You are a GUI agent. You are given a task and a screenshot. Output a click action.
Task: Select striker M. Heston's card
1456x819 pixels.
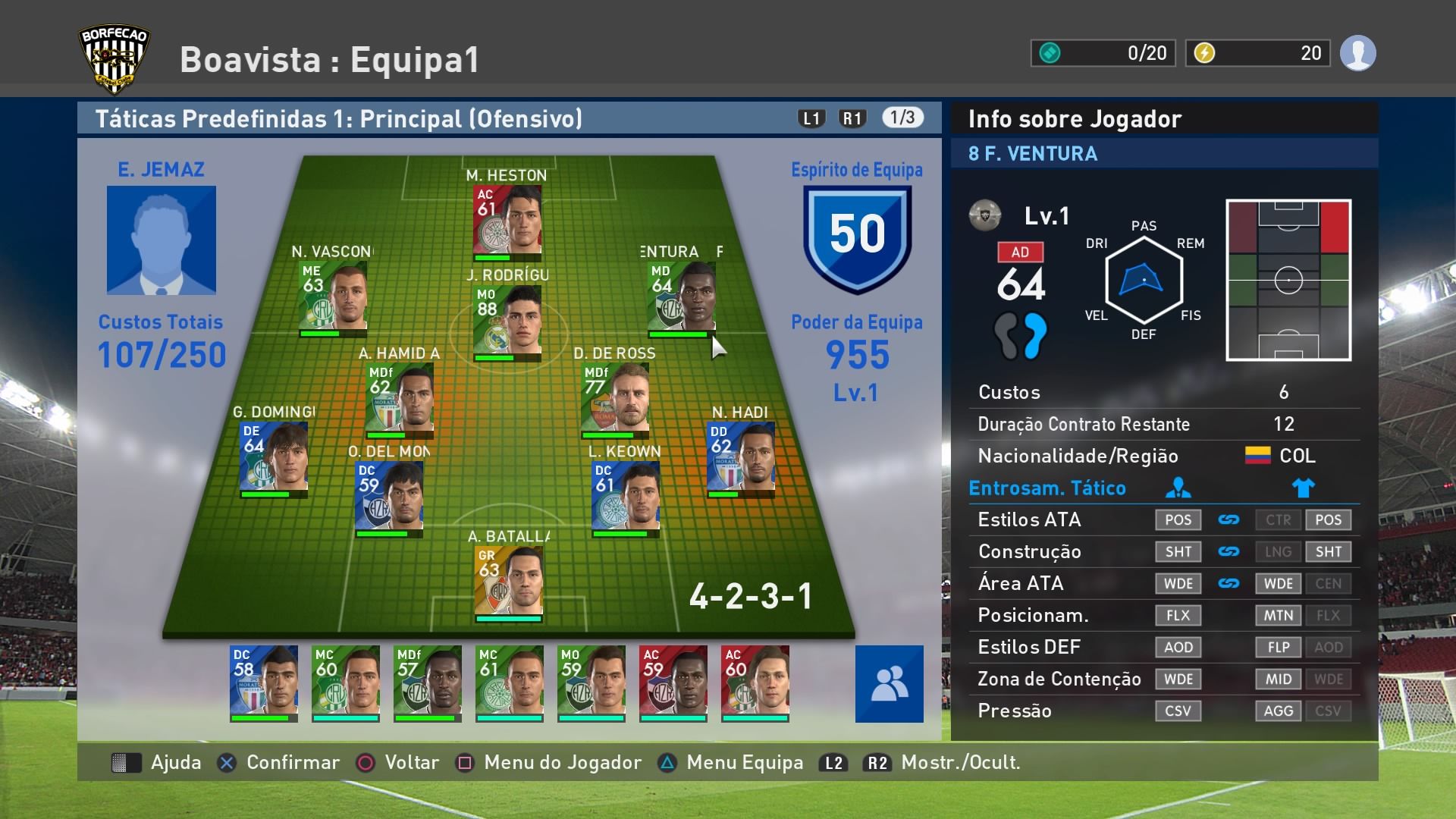507,220
